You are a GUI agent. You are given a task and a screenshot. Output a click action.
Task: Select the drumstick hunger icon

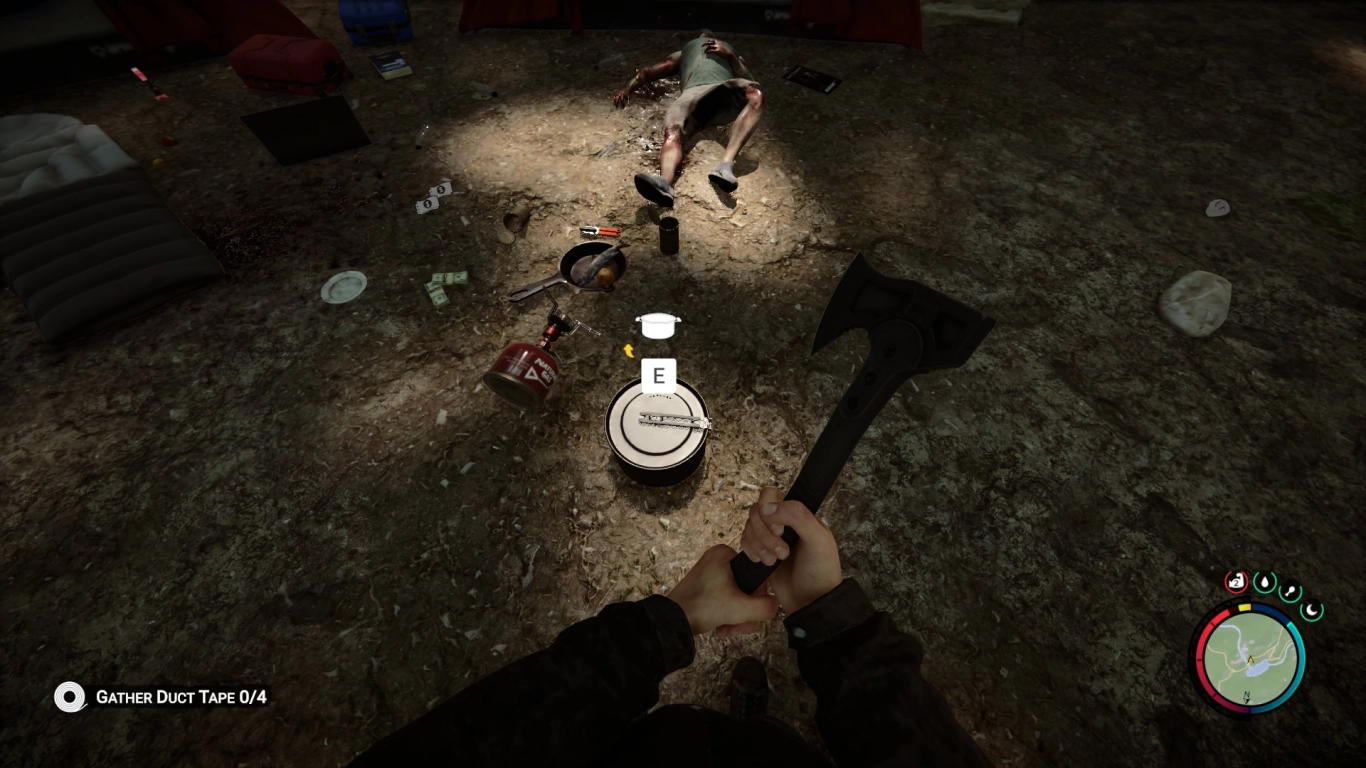tap(1288, 590)
